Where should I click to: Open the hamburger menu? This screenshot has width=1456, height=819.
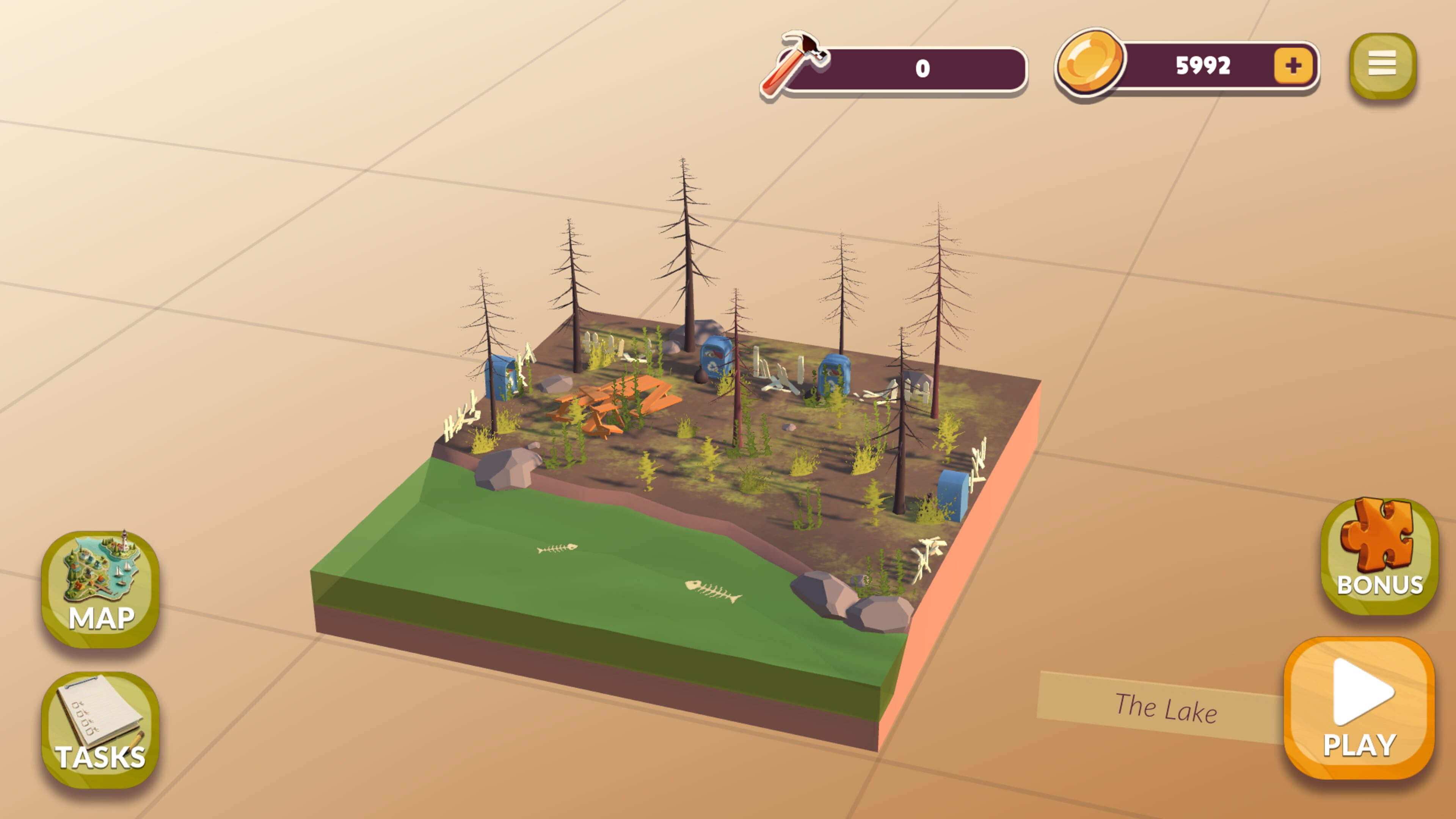click(1381, 64)
